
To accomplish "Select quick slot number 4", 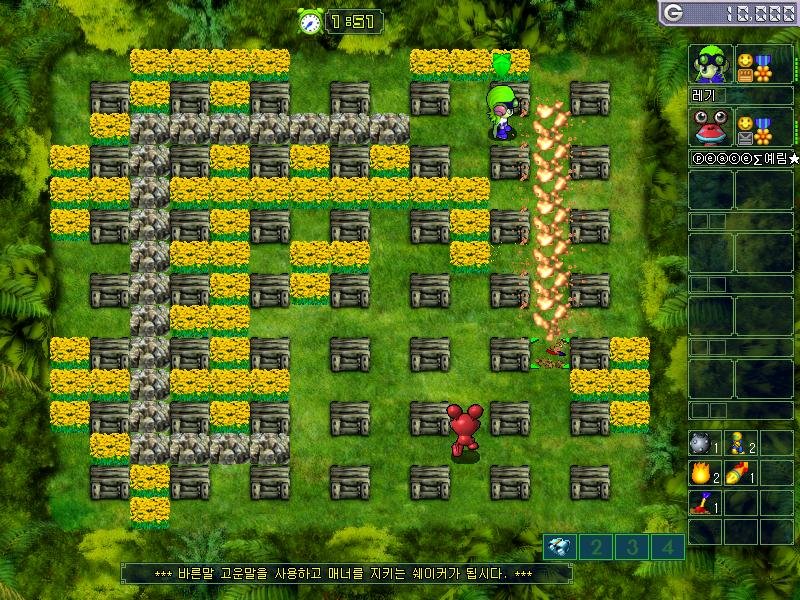I will tap(668, 547).
